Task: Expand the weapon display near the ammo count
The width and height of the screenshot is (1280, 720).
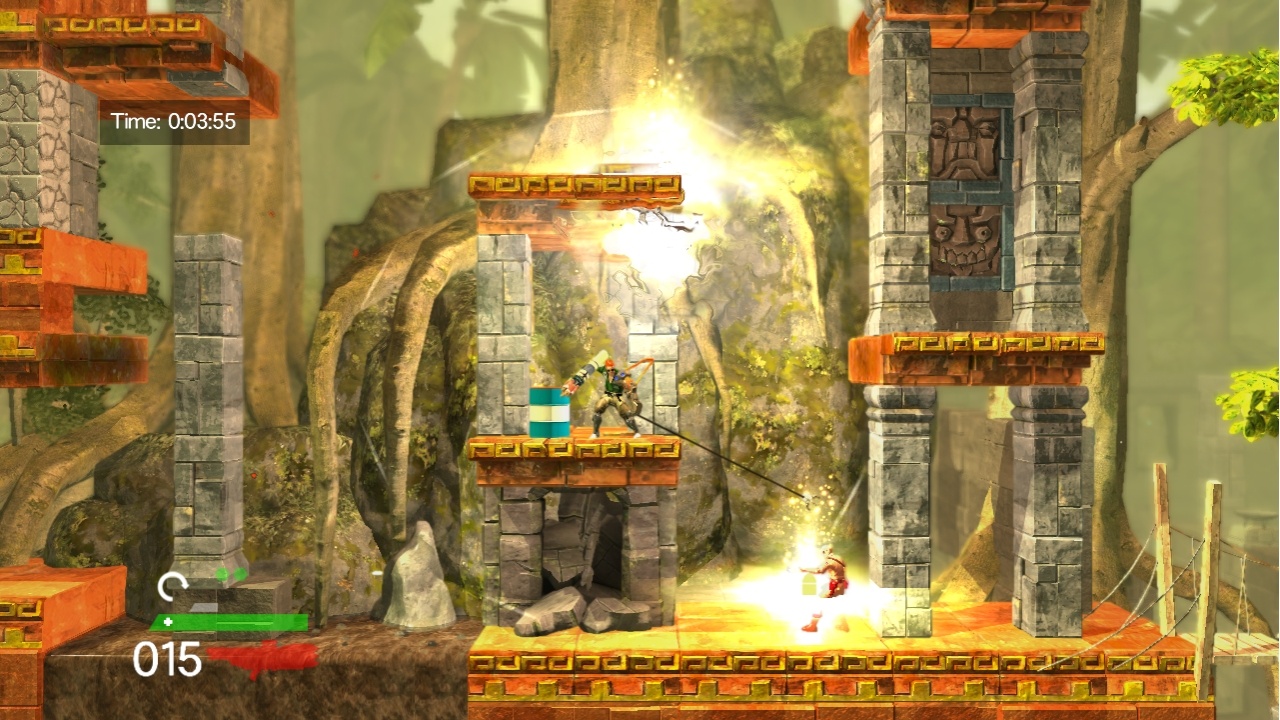Action: (262, 655)
